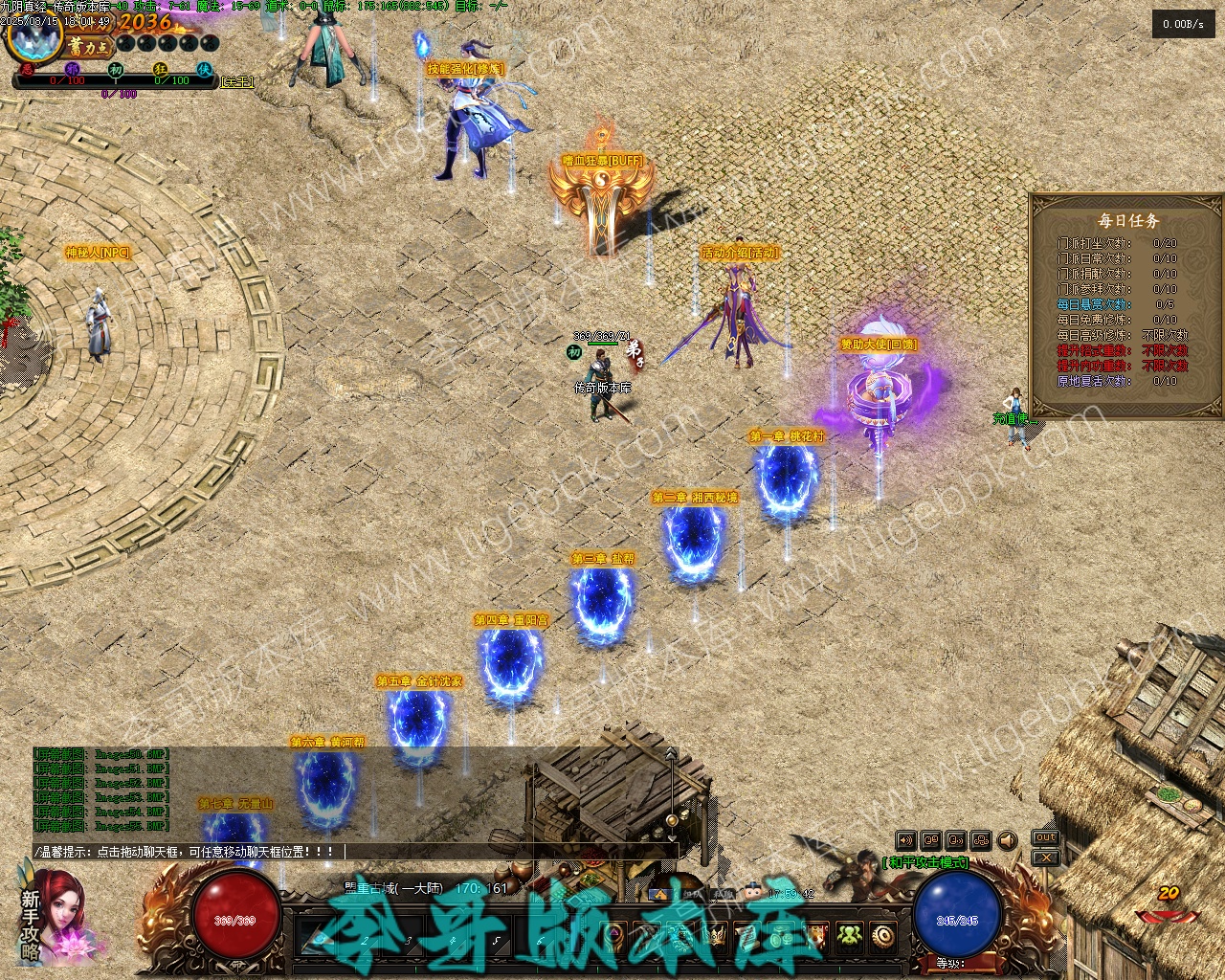Open the 新手攻略 beginner guide portrait
The image size is (1225, 980).
[x=53, y=917]
